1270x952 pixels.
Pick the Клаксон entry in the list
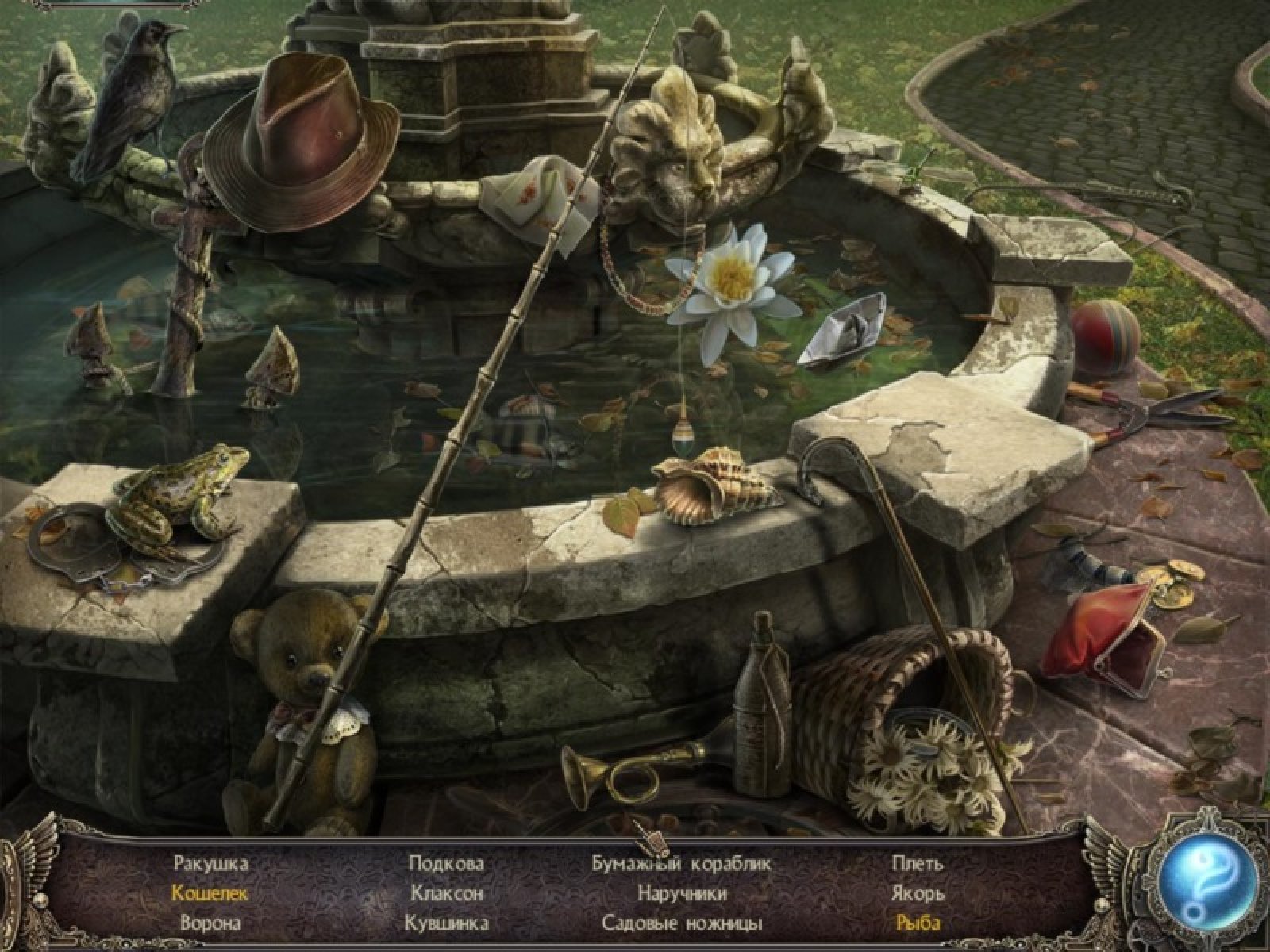pos(447,893)
